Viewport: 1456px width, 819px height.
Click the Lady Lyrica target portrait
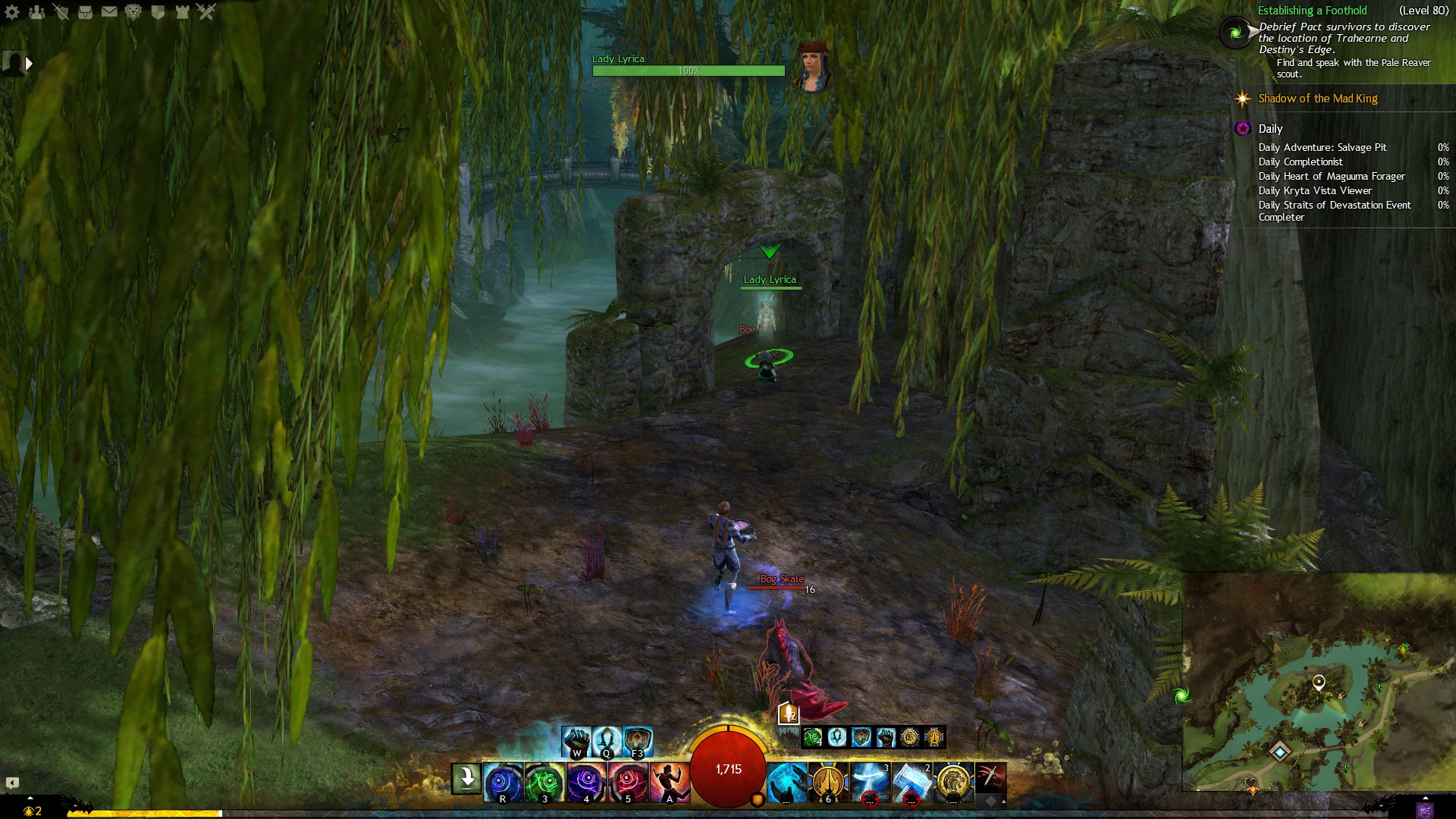(x=813, y=68)
